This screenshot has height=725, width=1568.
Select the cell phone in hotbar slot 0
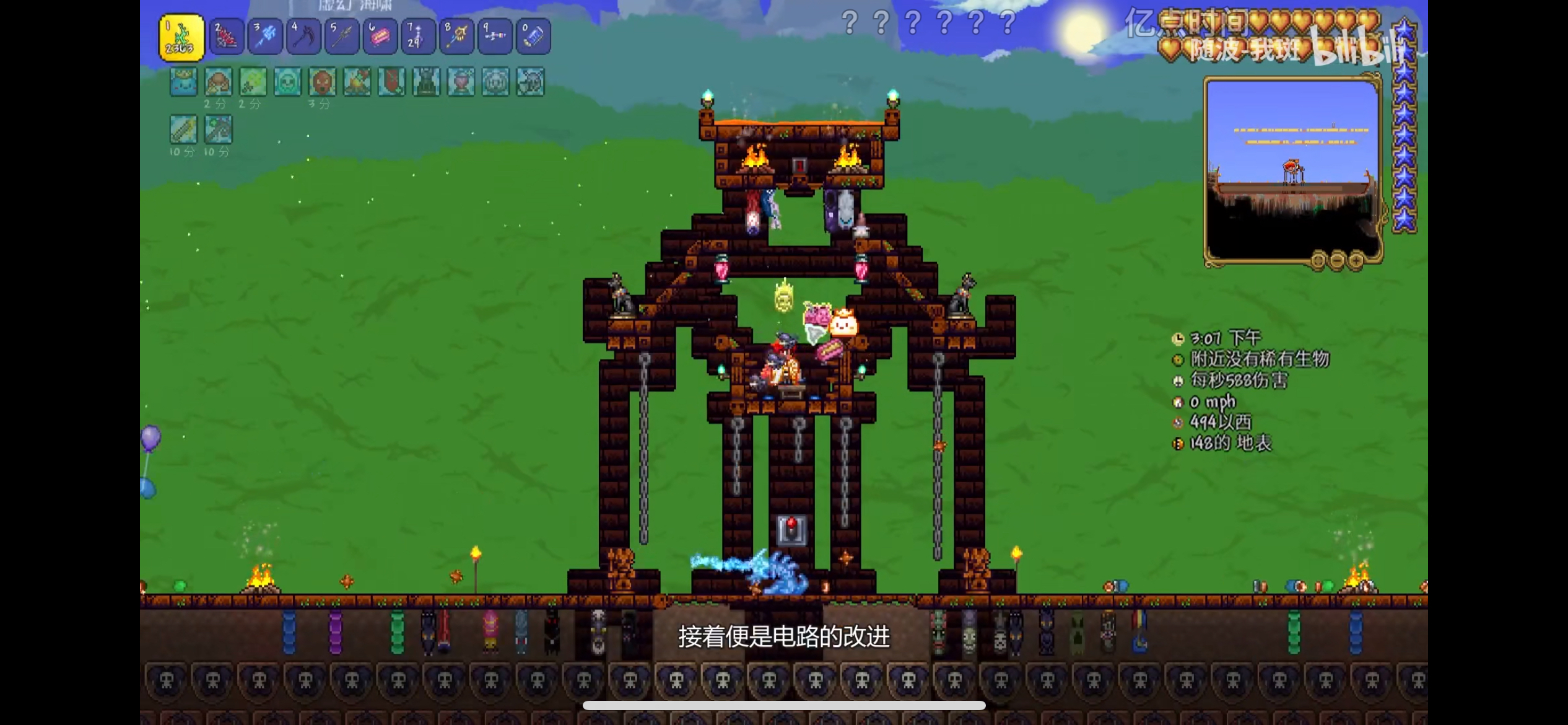pyautogui.click(x=534, y=36)
